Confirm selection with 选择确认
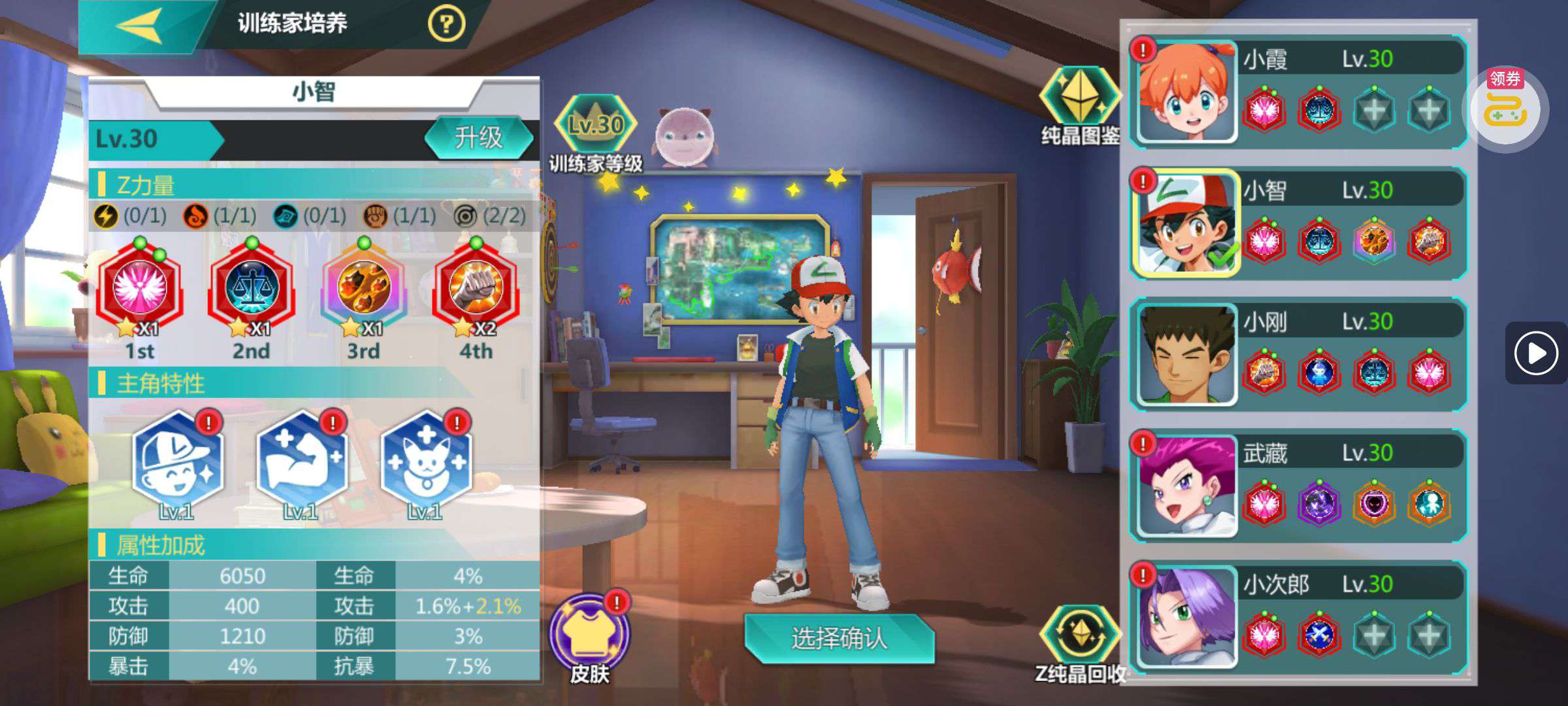 point(839,638)
